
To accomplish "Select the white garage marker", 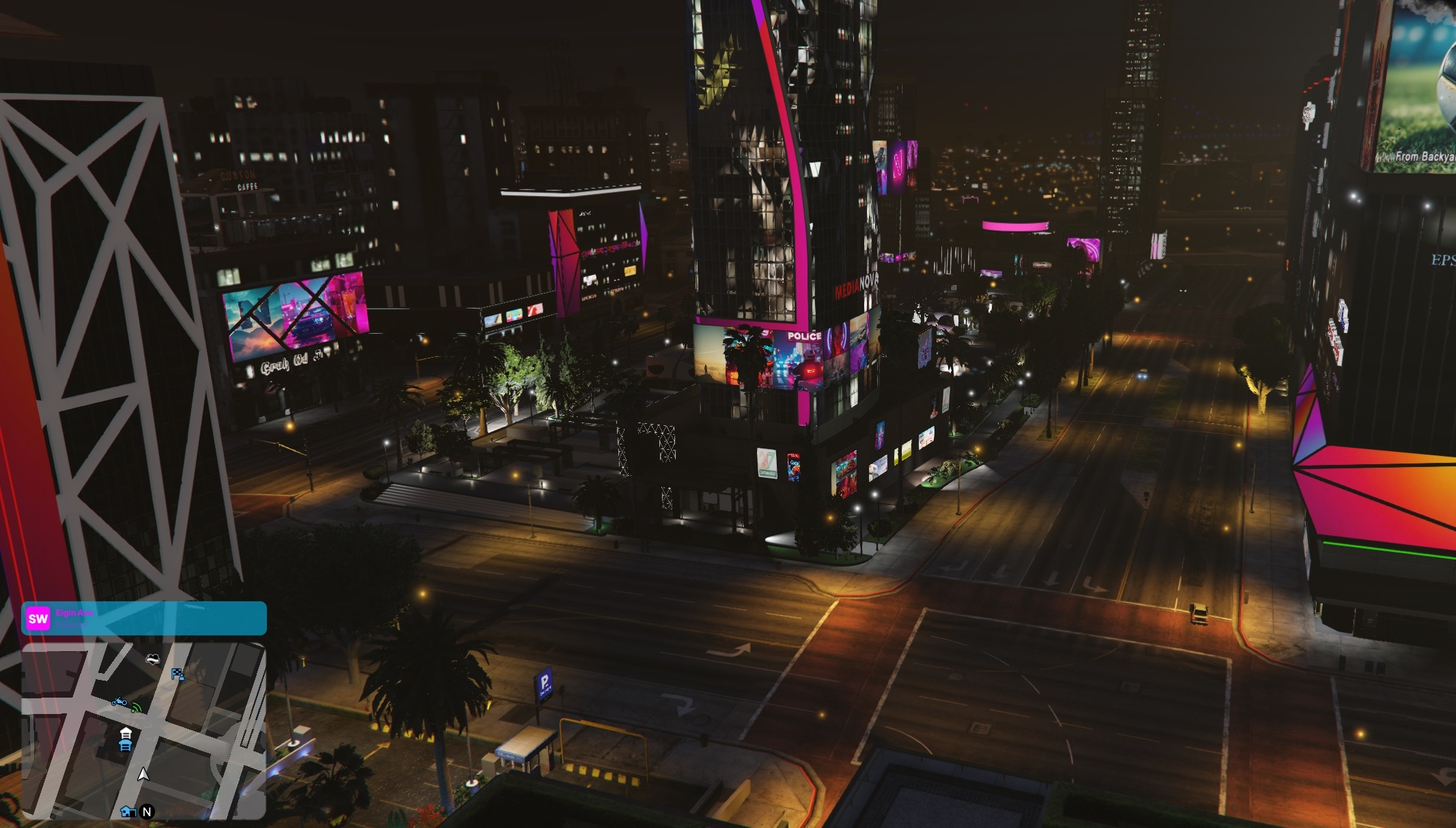I will [x=126, y=733].
